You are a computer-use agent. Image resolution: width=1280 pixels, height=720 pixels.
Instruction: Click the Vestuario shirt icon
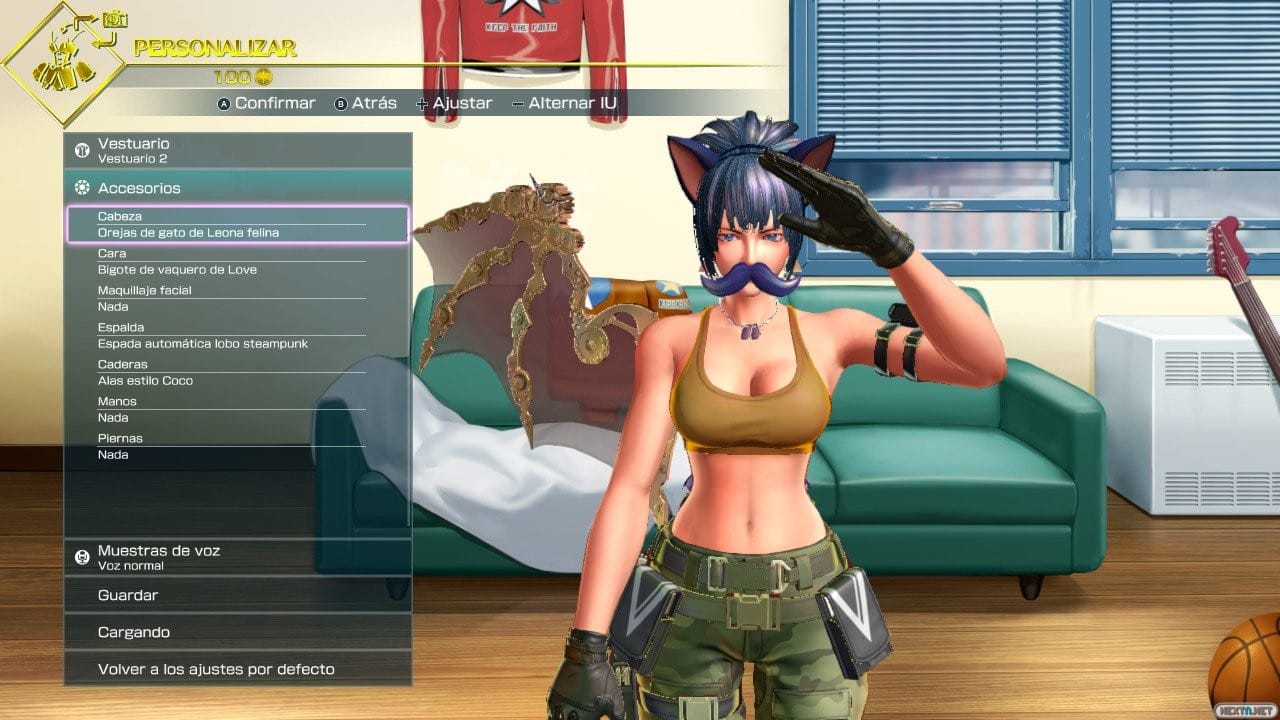[x=82, y=148]
